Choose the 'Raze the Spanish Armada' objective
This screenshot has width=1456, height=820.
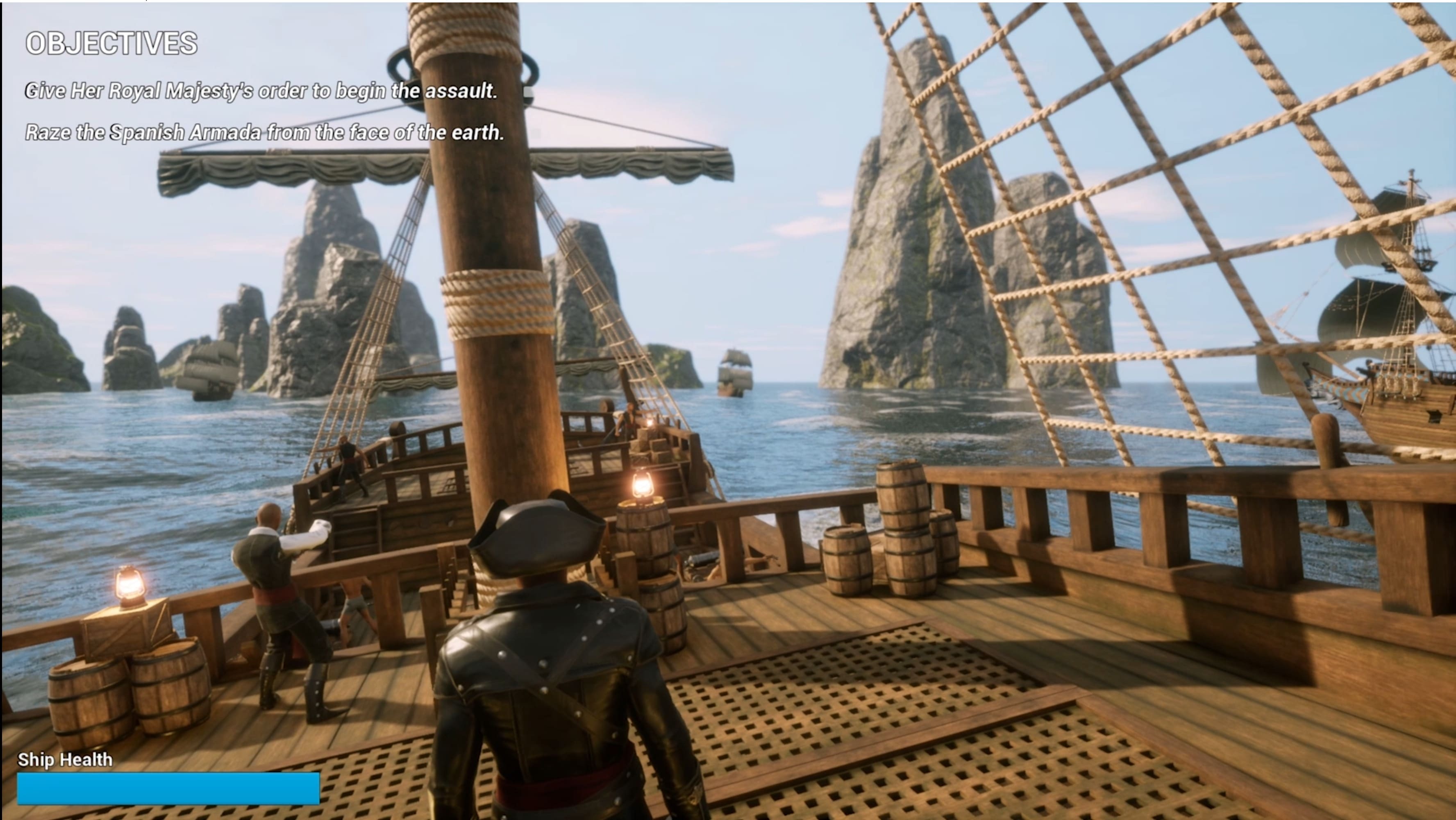(x=264, y=132)
